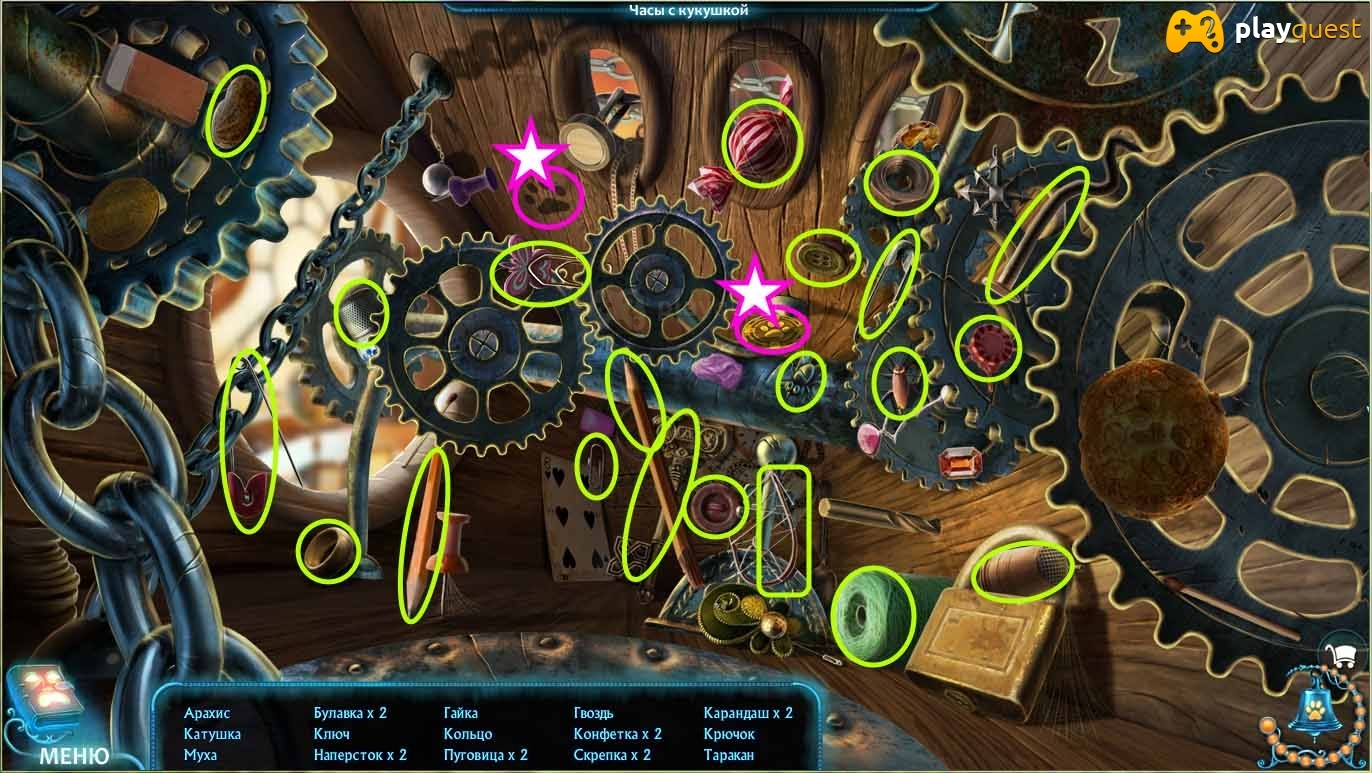Select 'Арахис' in the item list
This screenshot has height=773, width=1372.
coord(207,713)
